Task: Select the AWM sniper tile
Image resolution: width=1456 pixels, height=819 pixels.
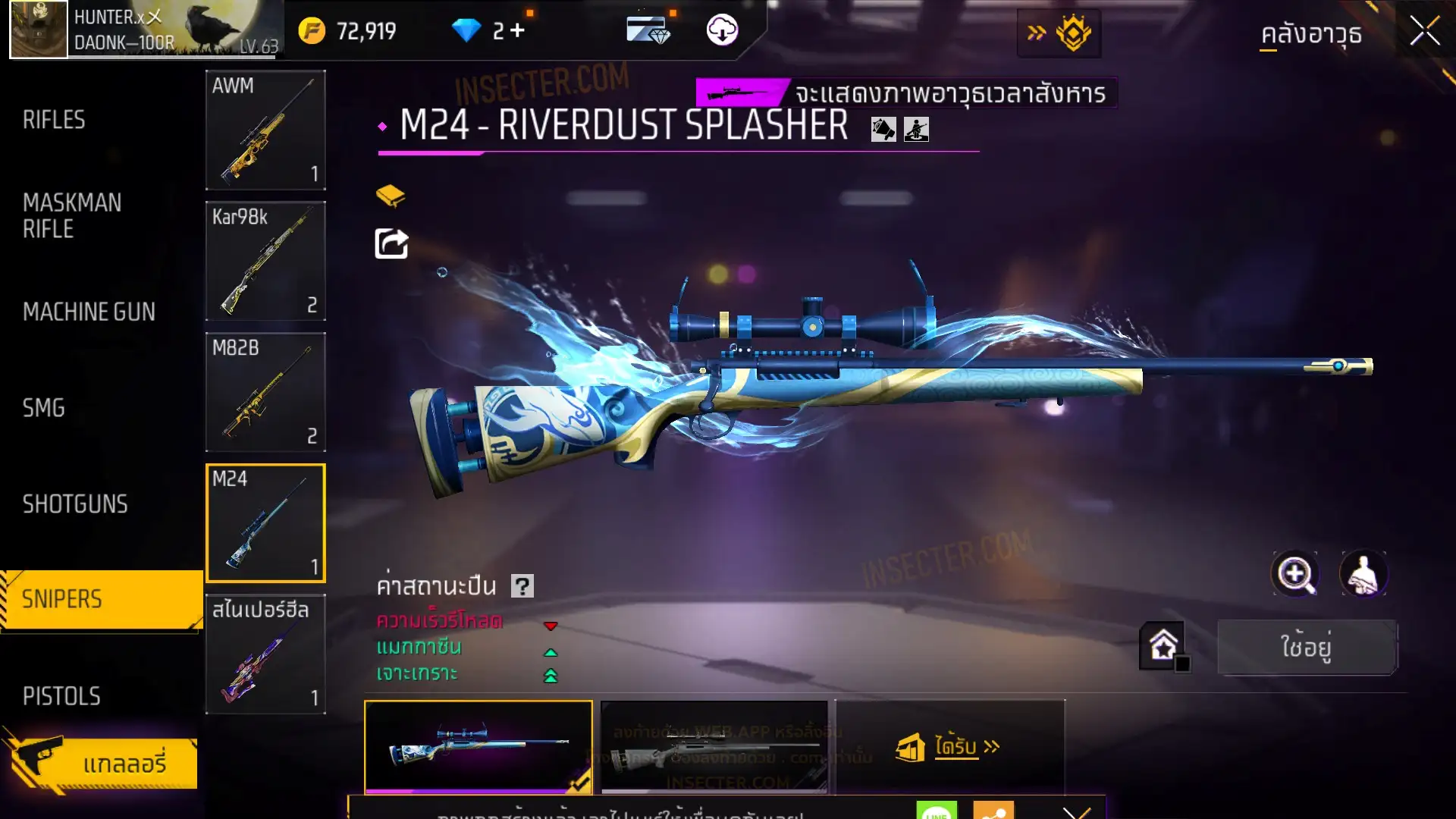Action: pos(265,130)
